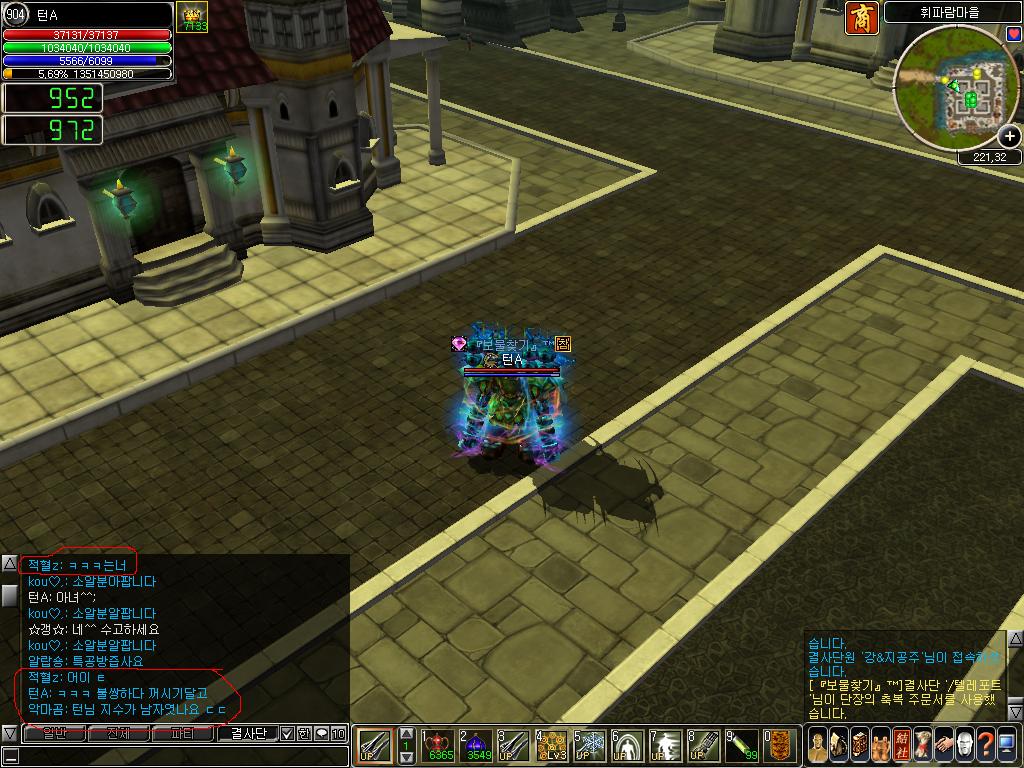This screenshot has width=1024, height=768.
Task: Select the 결사단 guild chat tab
Action: [248, 733]
